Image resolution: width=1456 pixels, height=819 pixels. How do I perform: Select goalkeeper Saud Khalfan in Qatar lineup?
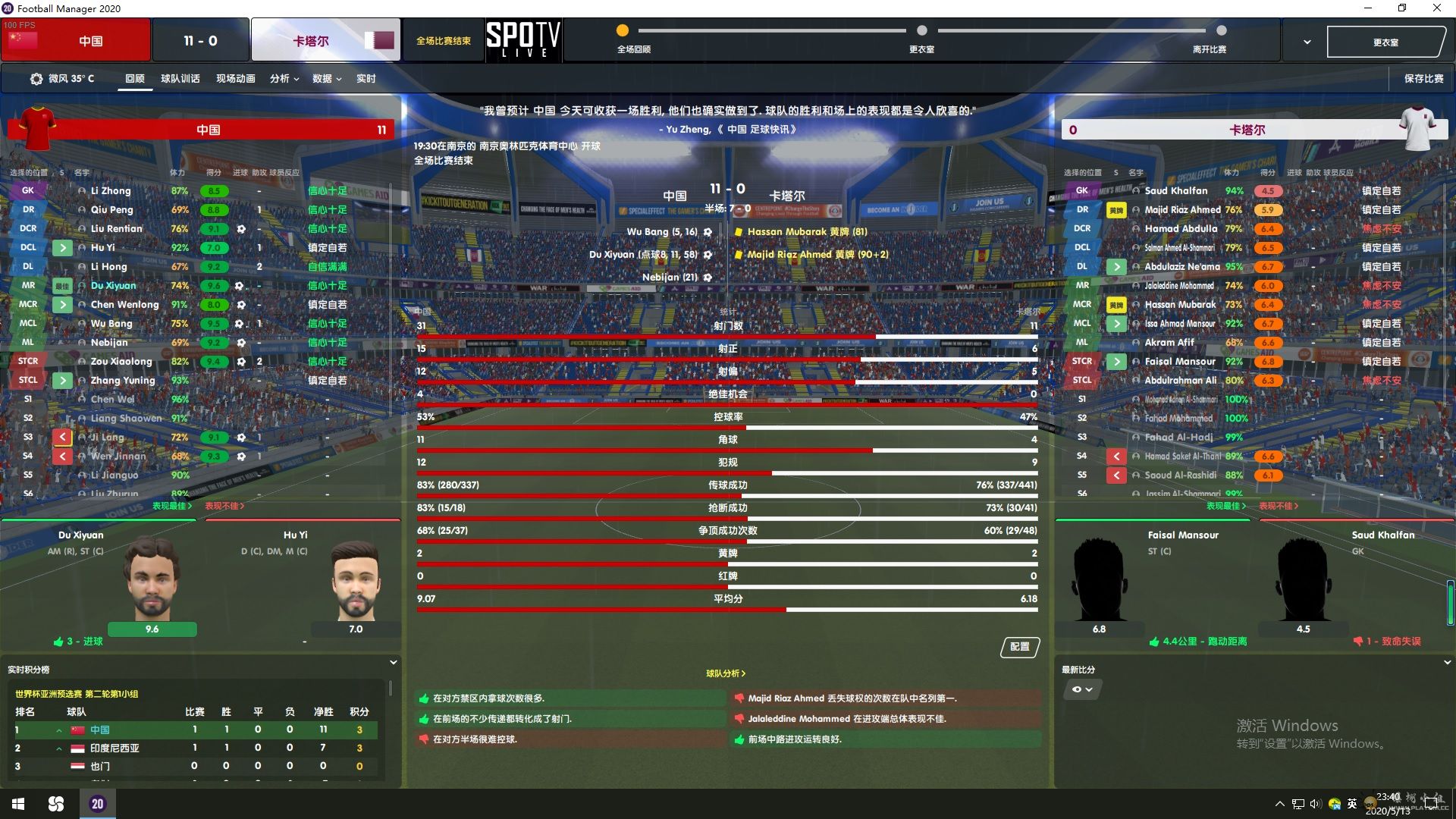(x=1175, y=191)
